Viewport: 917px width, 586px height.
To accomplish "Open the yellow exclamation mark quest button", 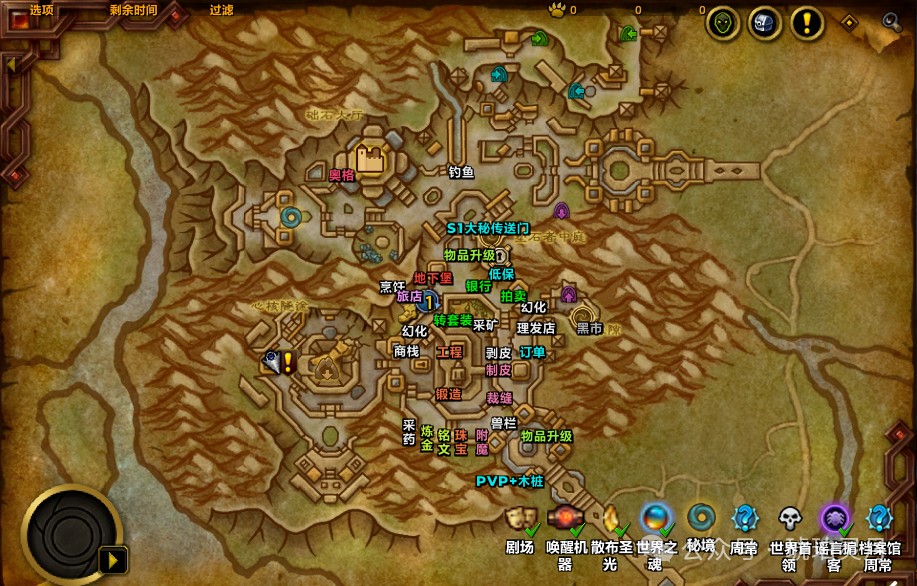I will coord(807,22).
